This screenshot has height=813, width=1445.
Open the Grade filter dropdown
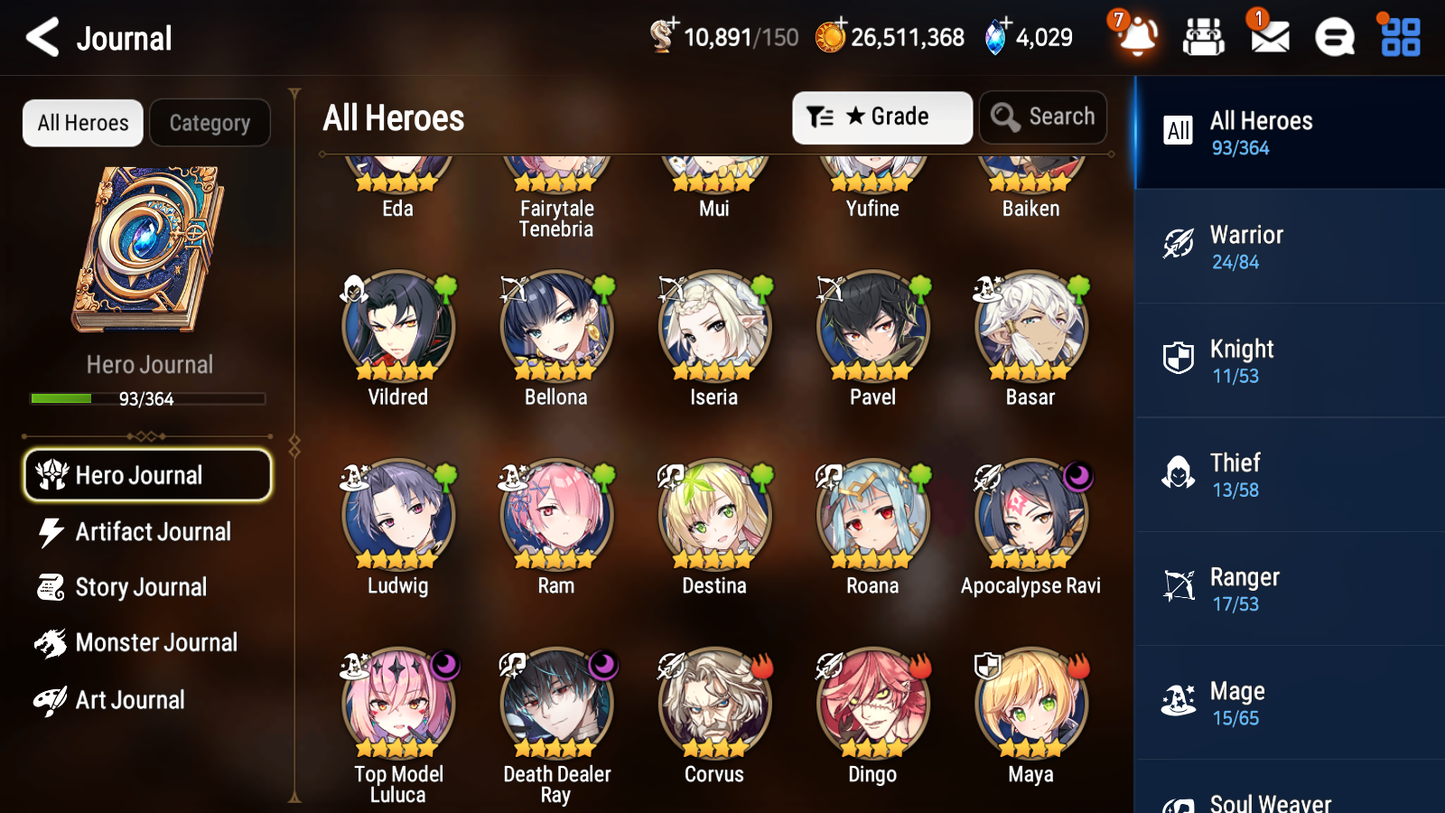point(882,117)
